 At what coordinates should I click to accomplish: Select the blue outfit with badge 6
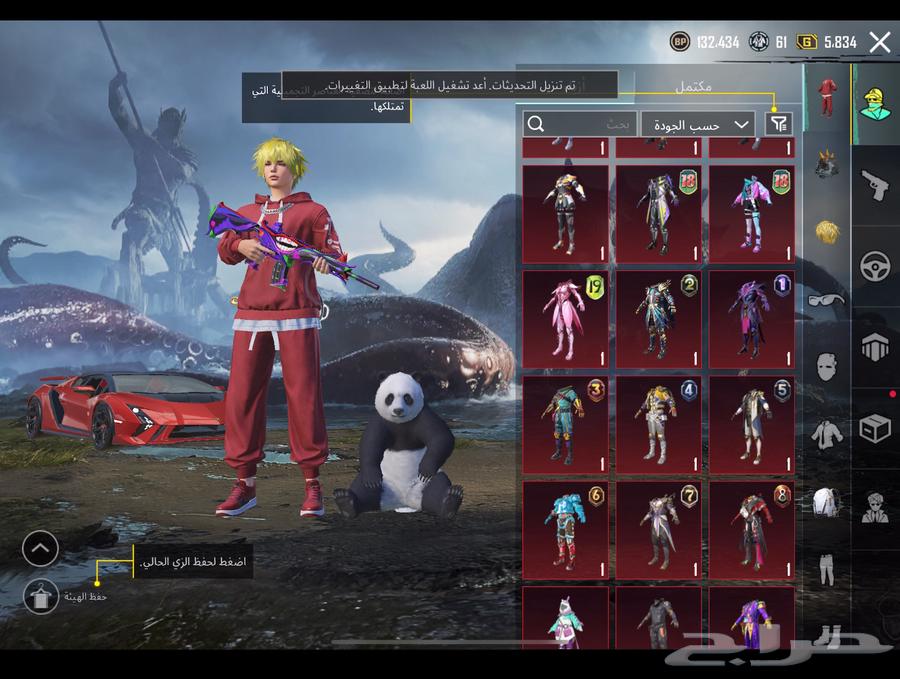(565, 530)
